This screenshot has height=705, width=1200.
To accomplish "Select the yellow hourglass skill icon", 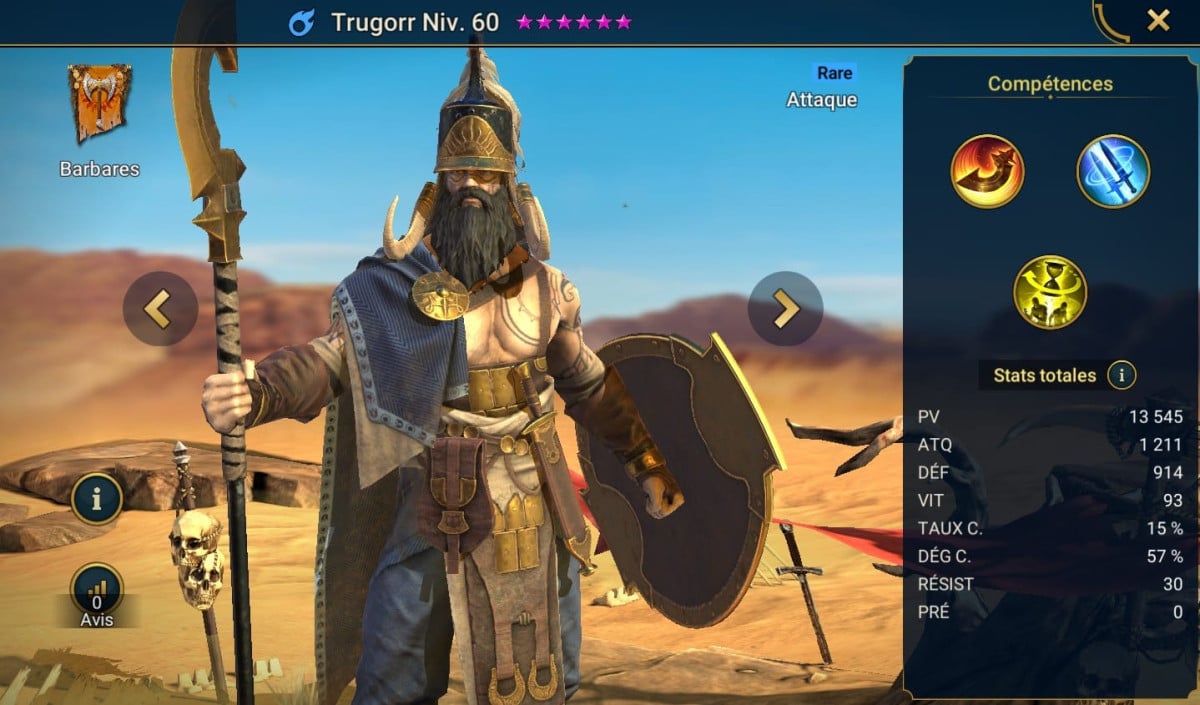I will (1050, 292).
